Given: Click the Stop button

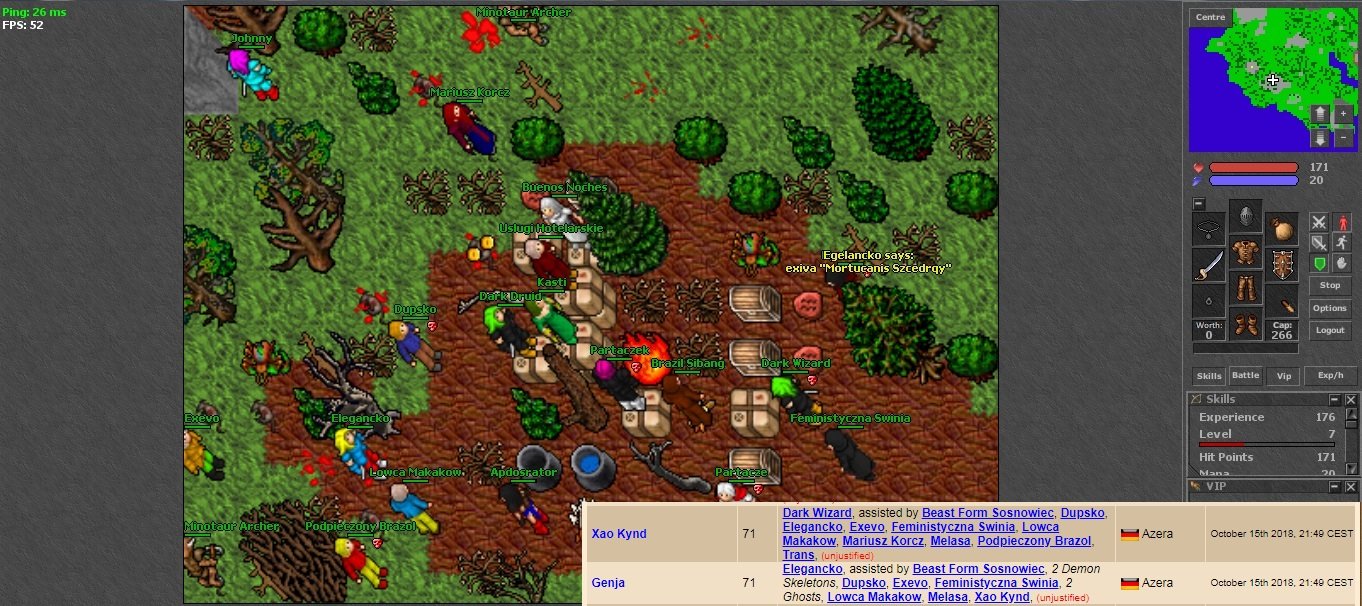Looking at the screenshot, I should click(1329, 285).
